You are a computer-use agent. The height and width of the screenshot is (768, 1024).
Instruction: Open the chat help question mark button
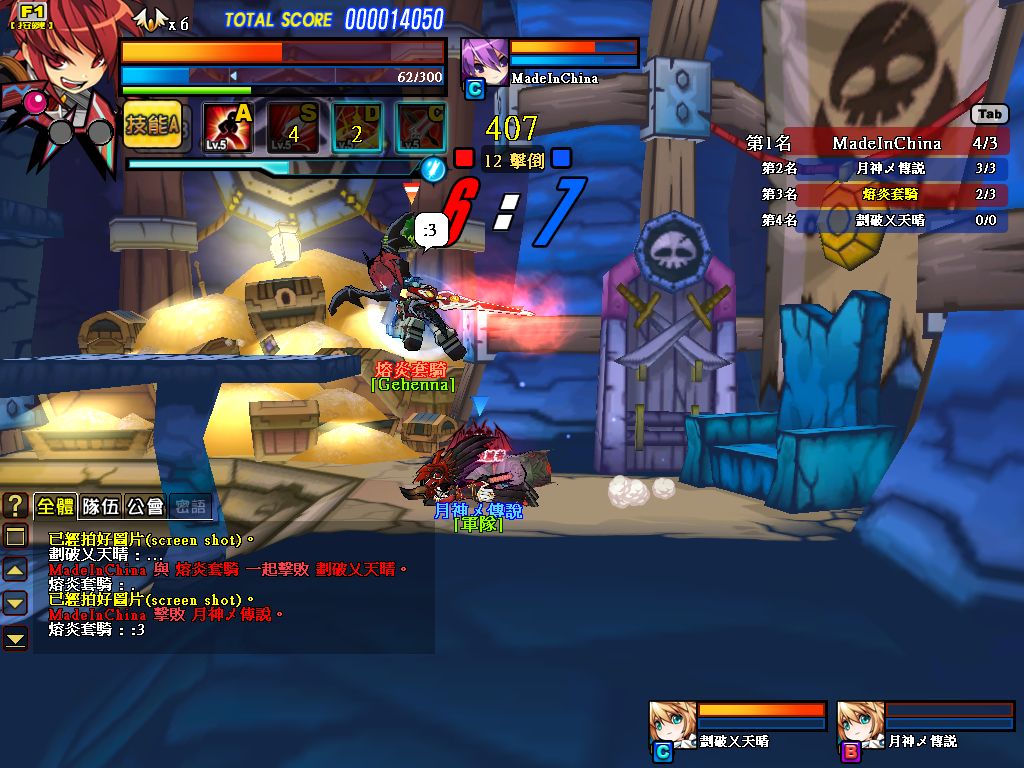[x=15, y=505]
